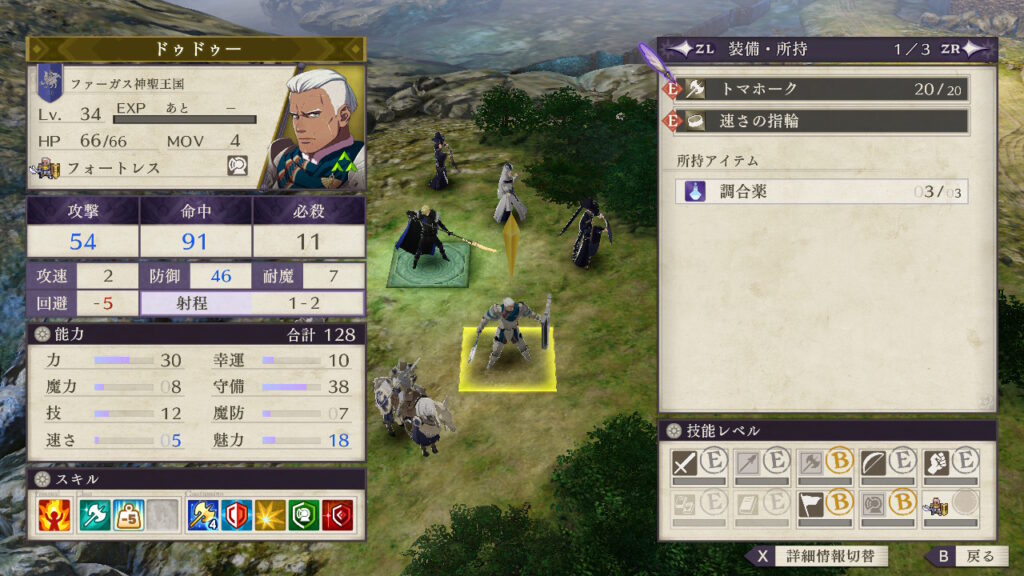1024x576 pixels.
Task: Select the green armor shield skill icon
Action: 304,515
